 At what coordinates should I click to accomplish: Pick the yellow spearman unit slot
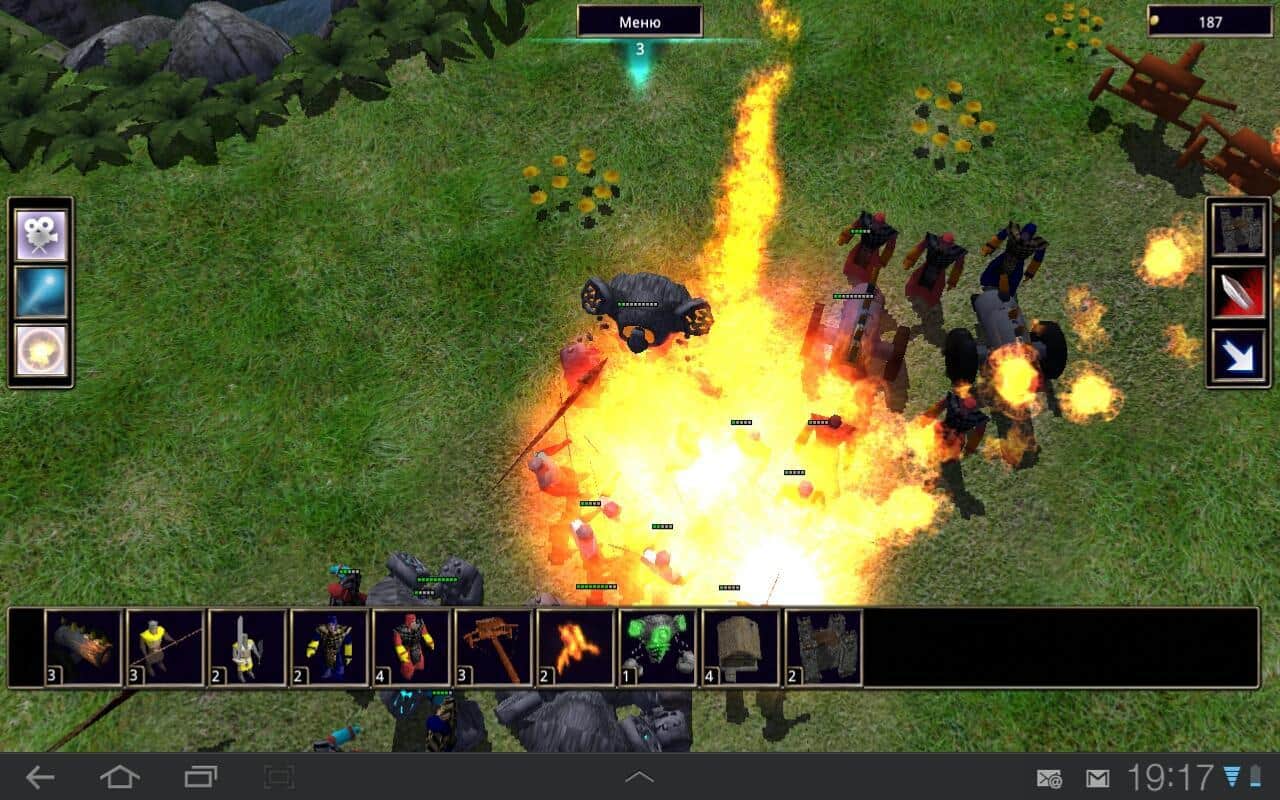pos(166,647)
